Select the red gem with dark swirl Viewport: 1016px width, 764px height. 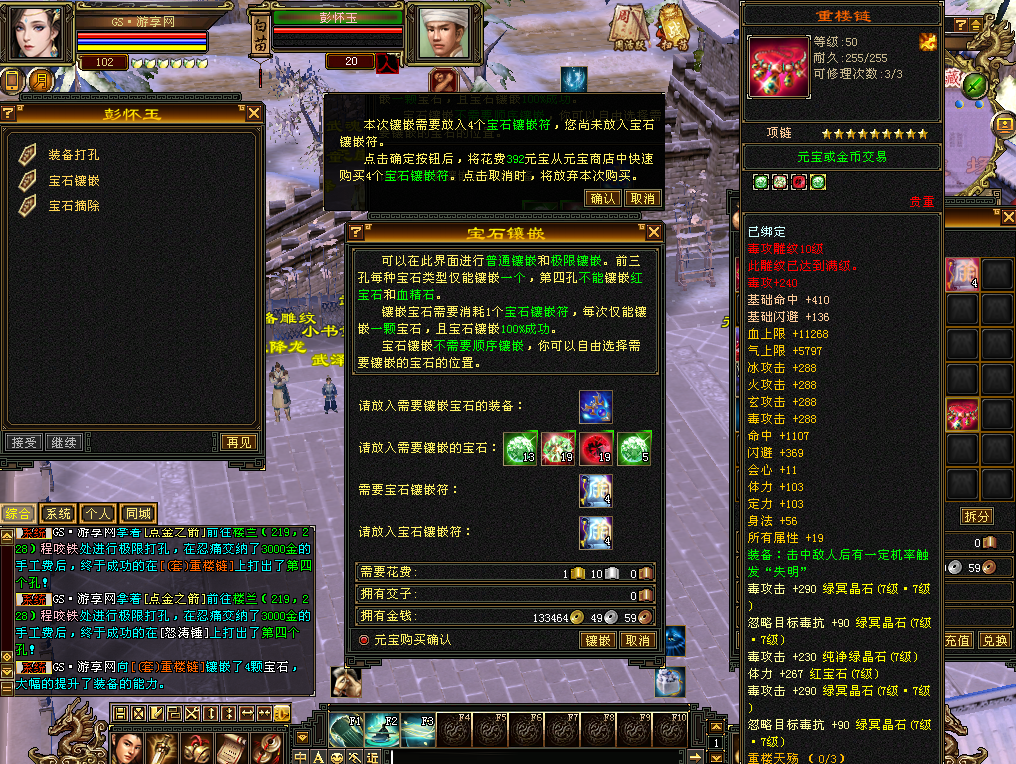[x=596, y=448]
